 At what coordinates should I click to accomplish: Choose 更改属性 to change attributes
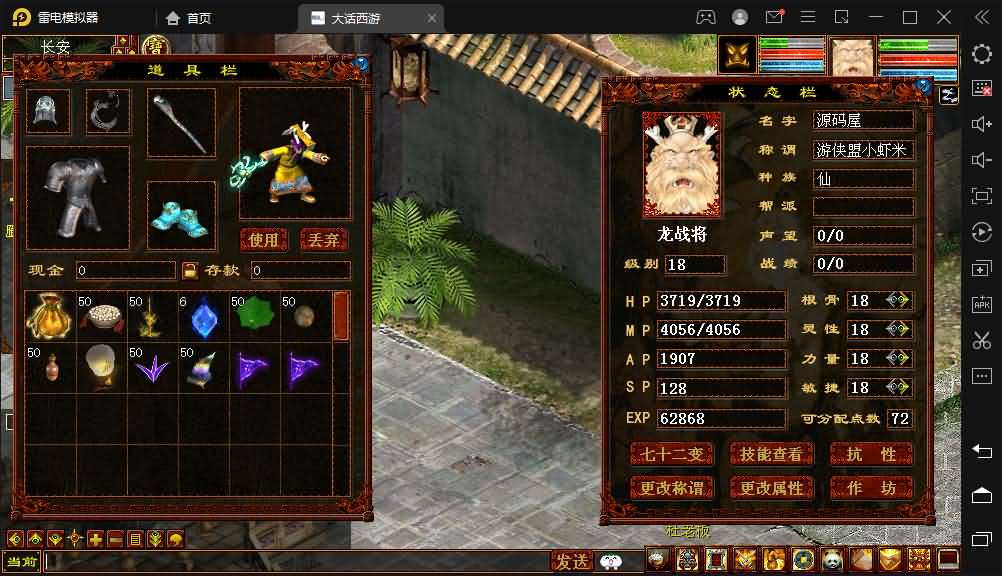coord(771,488)
